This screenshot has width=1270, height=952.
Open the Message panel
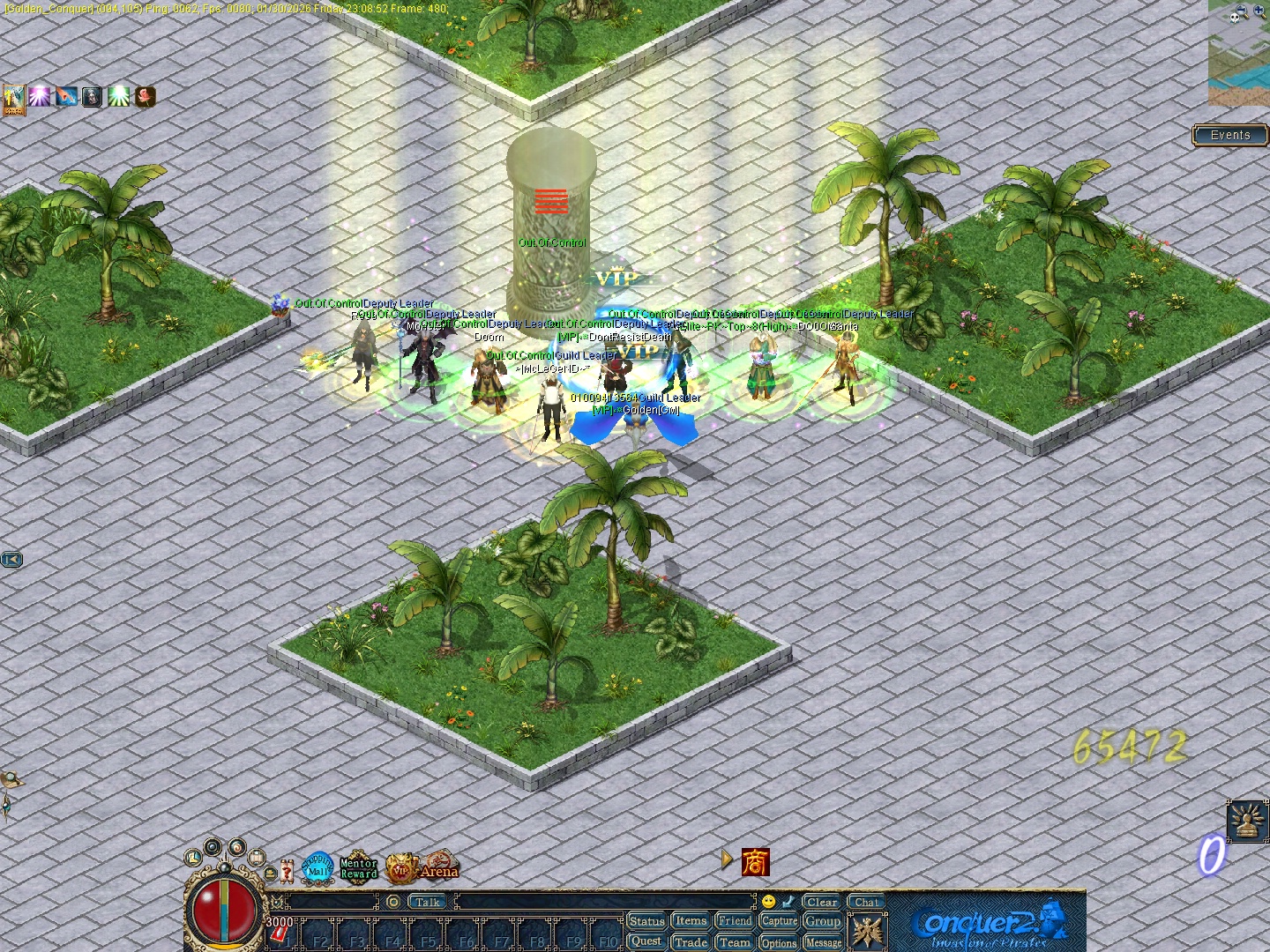[824, 942]
